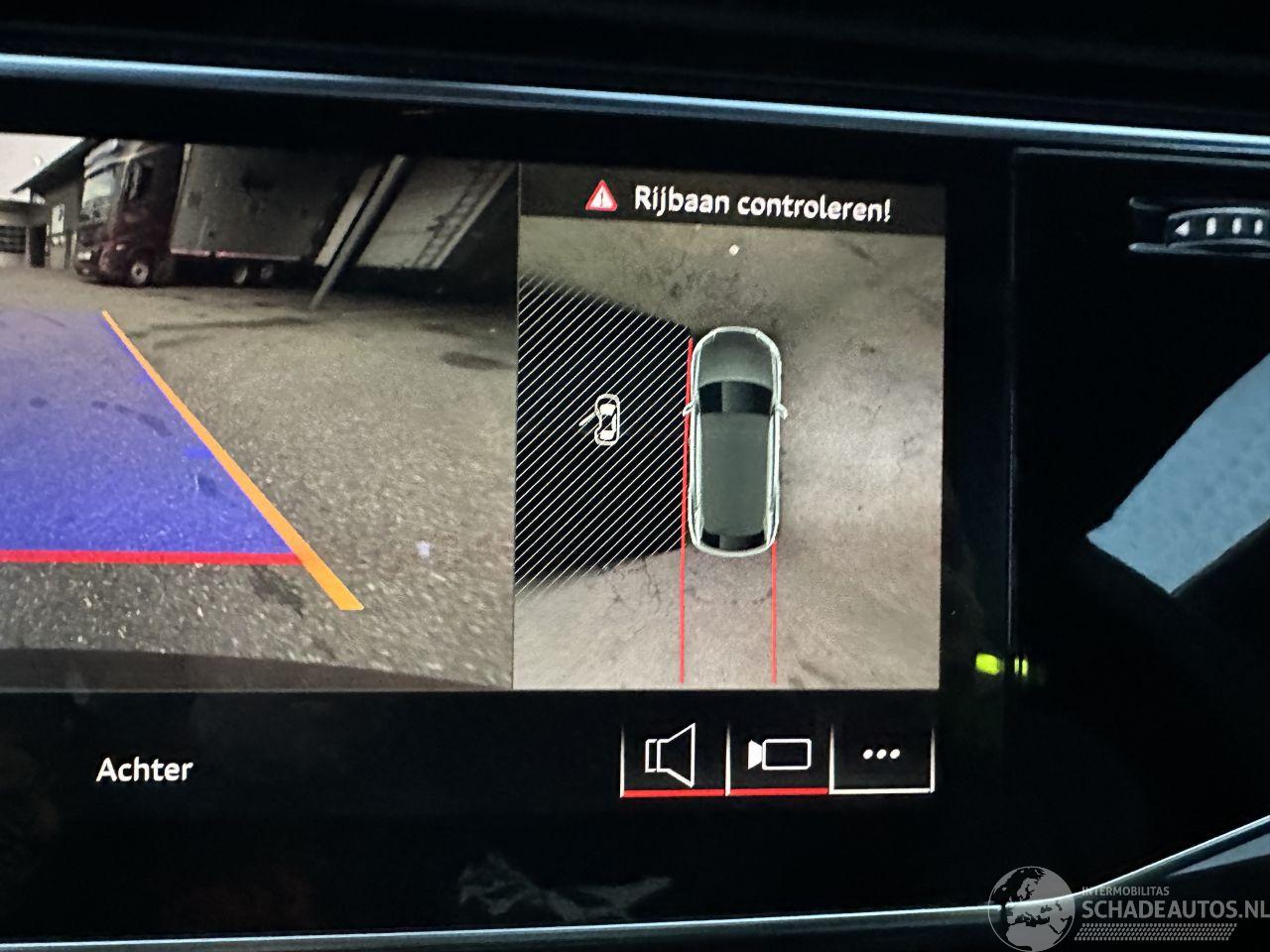Open the three-dots more options button
Screen dimensions: 1270x952
(881, 755)
